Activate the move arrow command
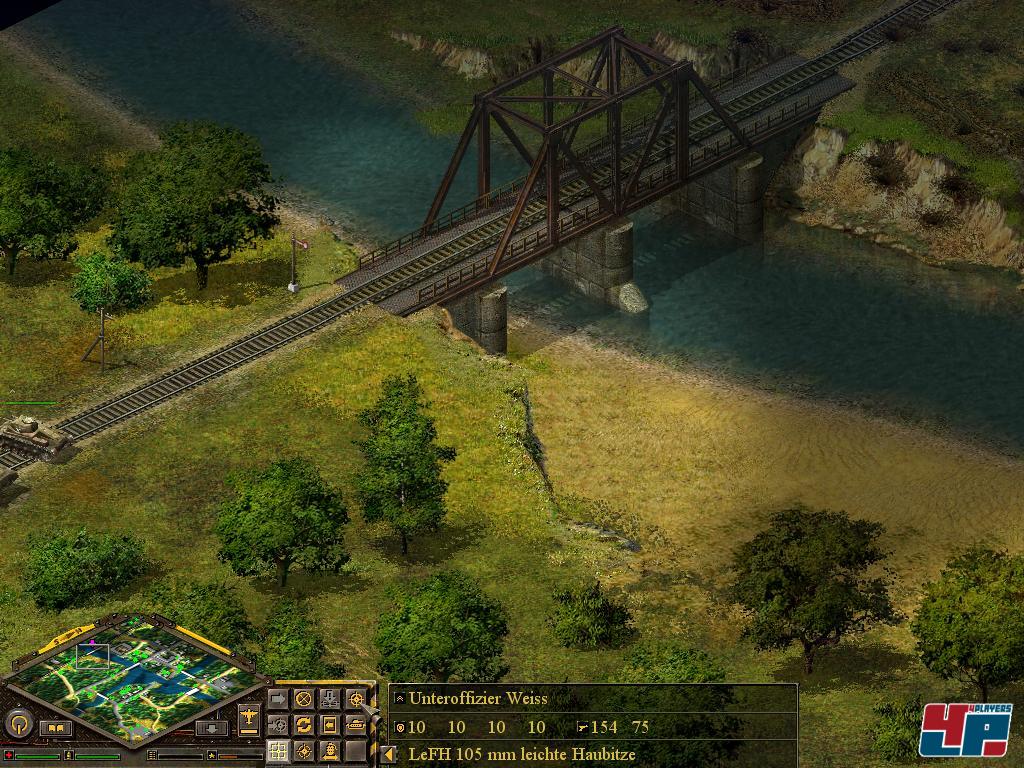Viewport: 1024px width, 768px height. [x=278, y=699]
